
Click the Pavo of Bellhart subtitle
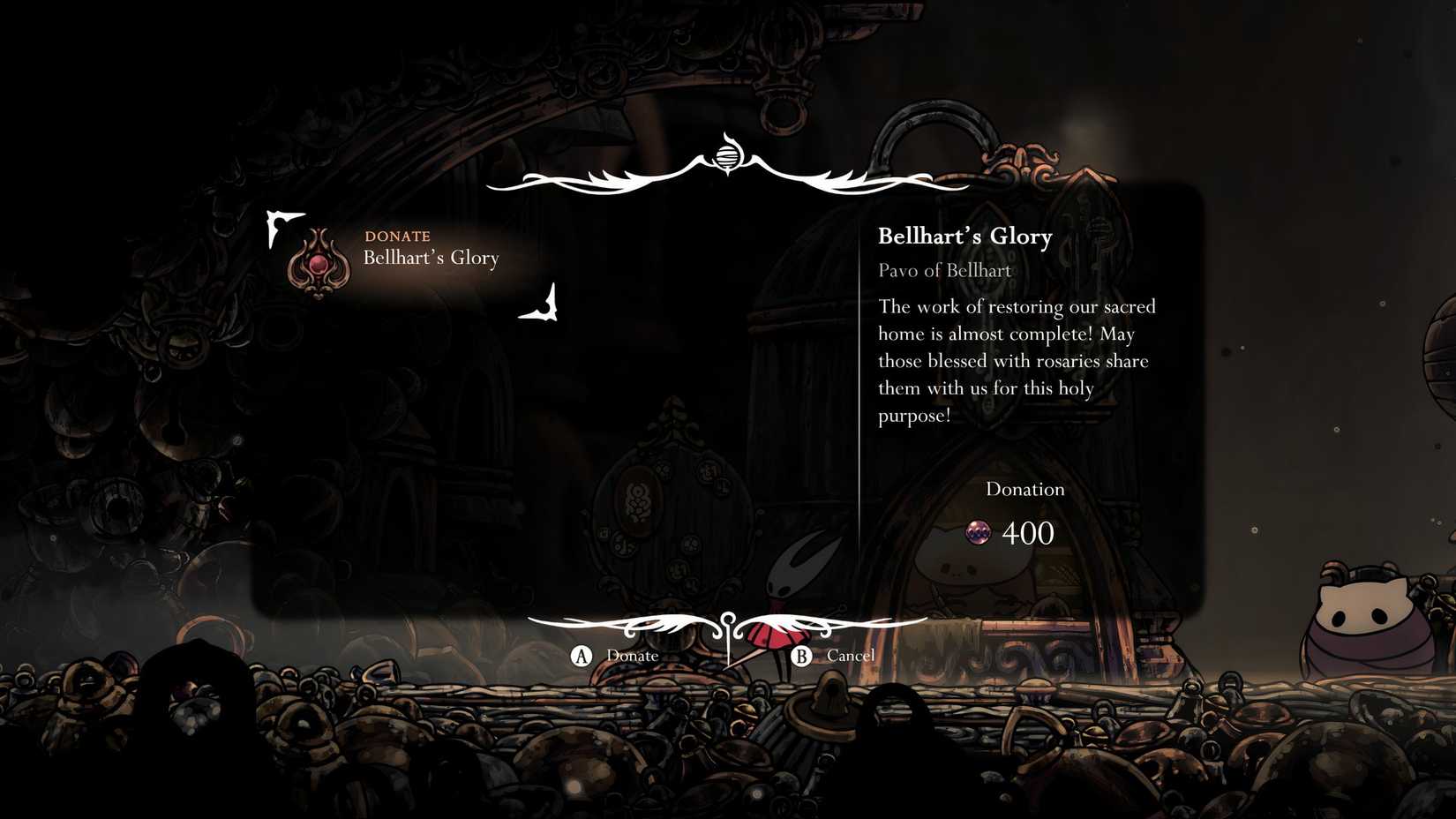(943, 270)
